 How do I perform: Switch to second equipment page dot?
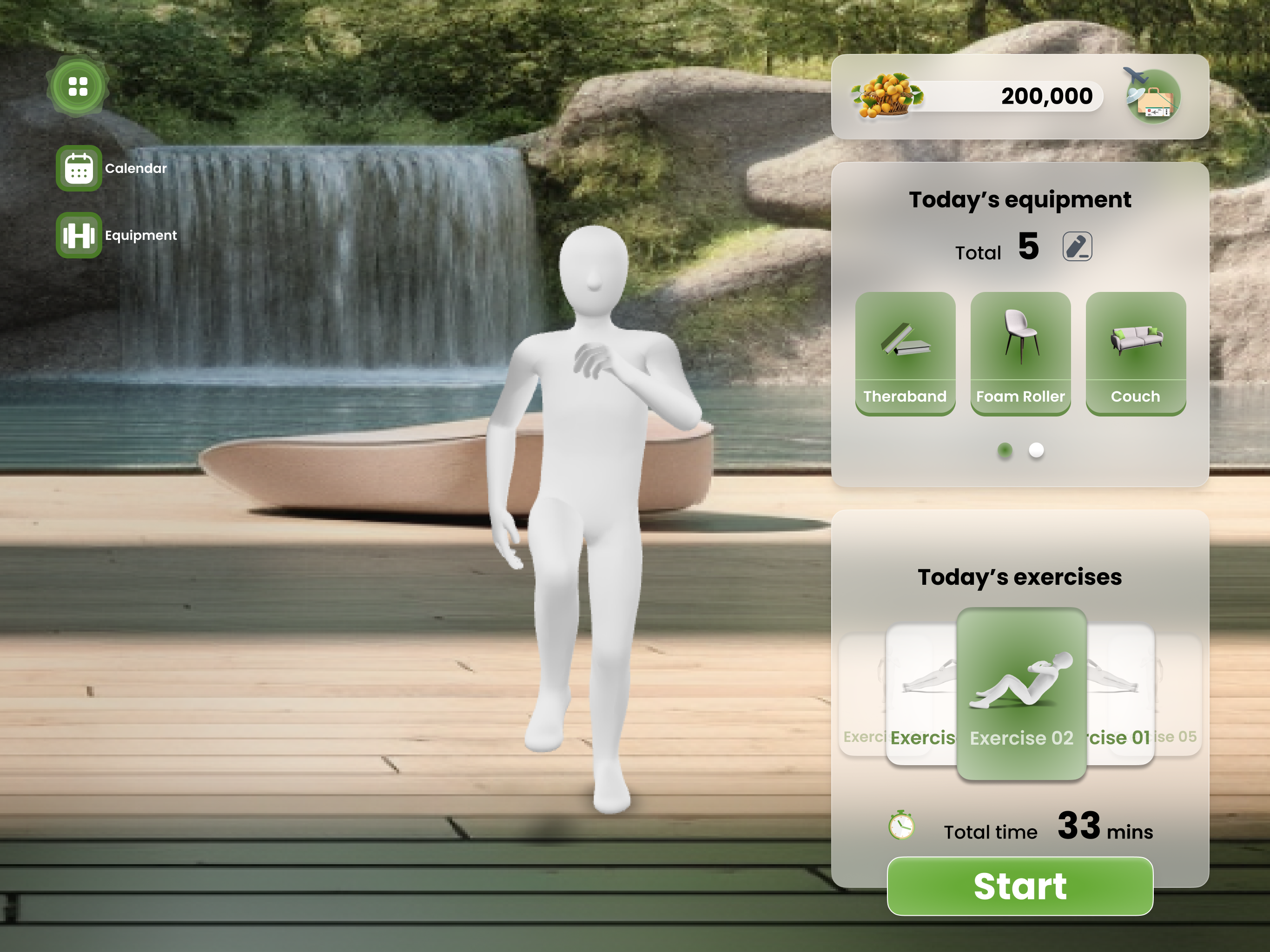(1036, 450)
